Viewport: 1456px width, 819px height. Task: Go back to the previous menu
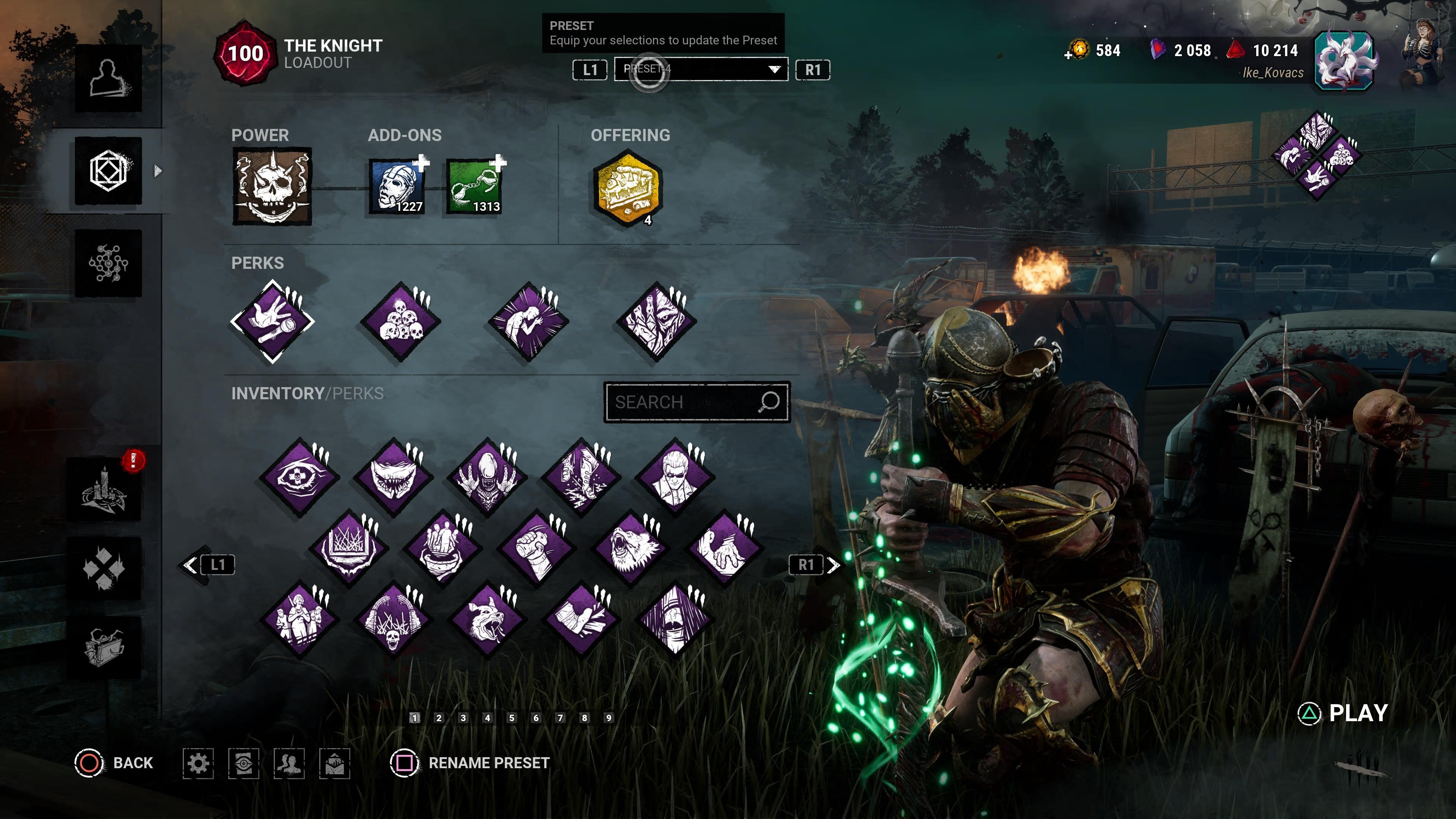coord(114,763)
